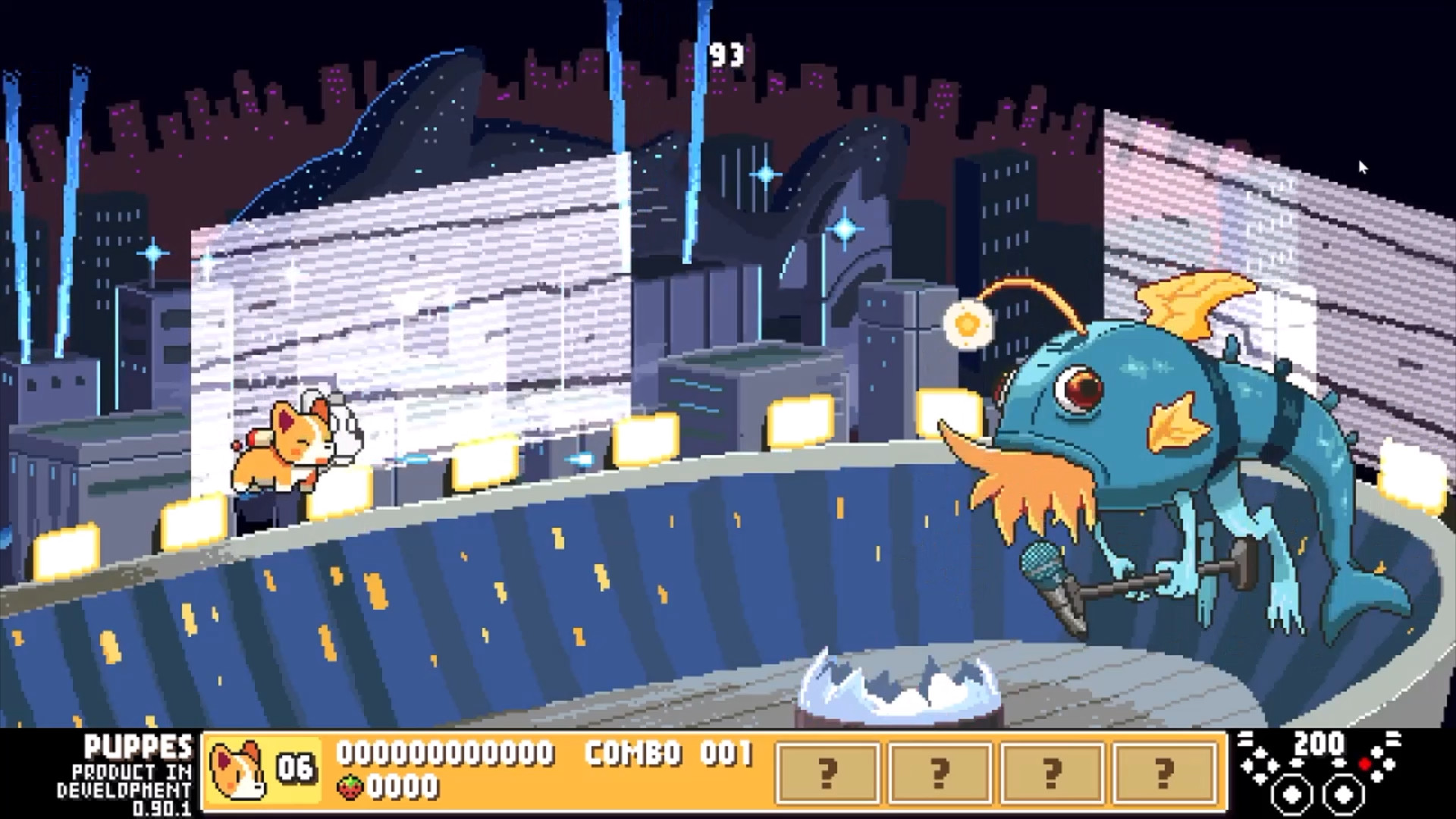Click the left analog stick icon
Screen dimensions: 1456x819
tap(1291, 795)
